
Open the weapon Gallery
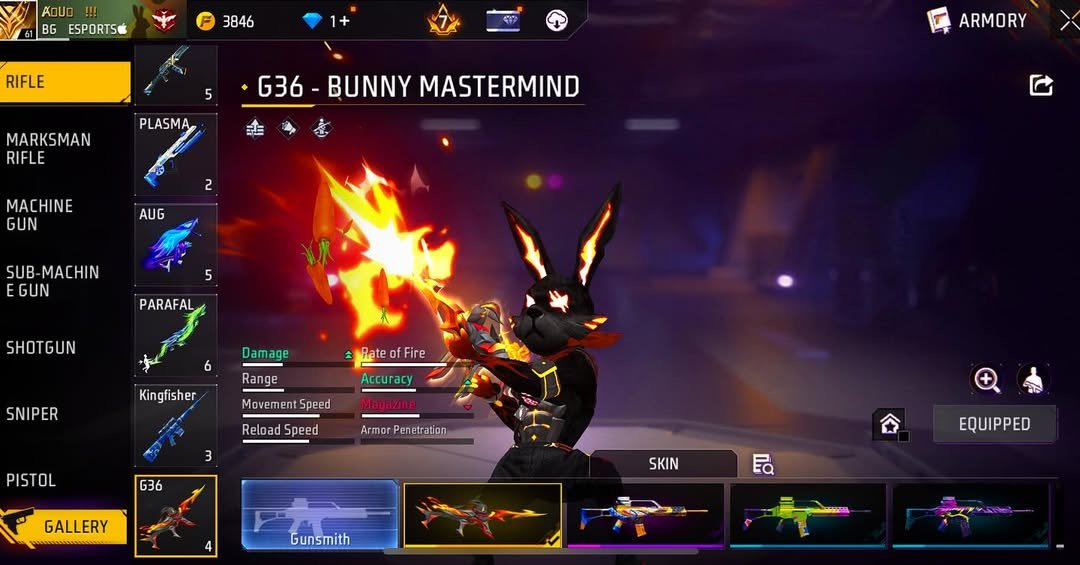[x=65, y=526]
